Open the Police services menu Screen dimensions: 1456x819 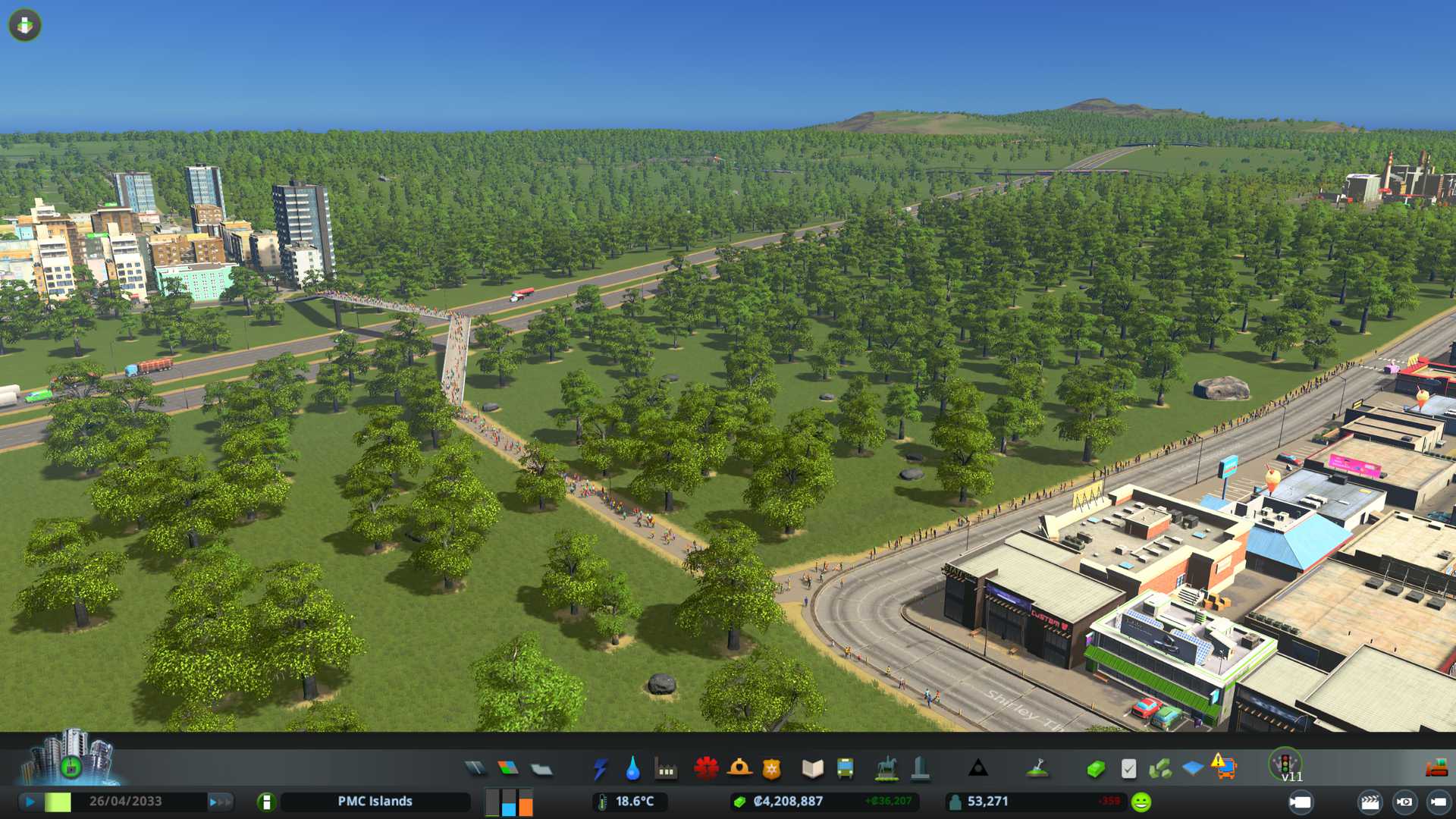(x=771, y=769)
